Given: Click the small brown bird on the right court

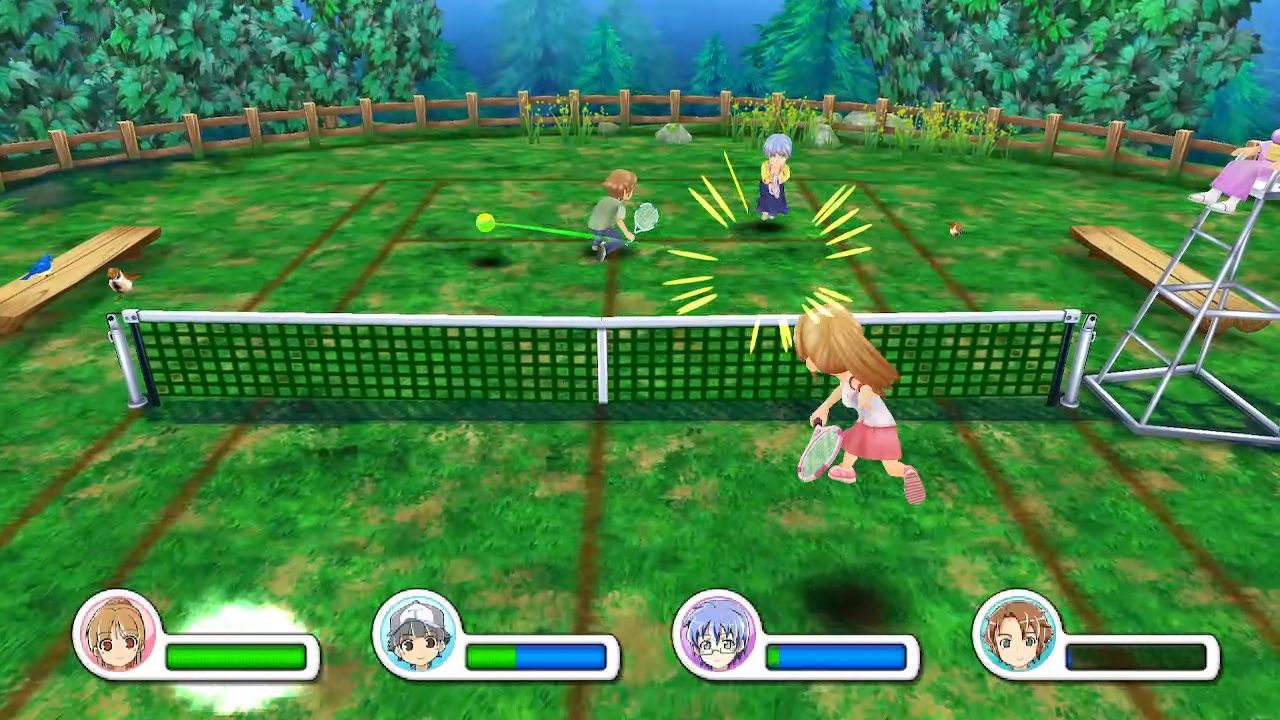Looking at the screenshot, I should [954, 230].
